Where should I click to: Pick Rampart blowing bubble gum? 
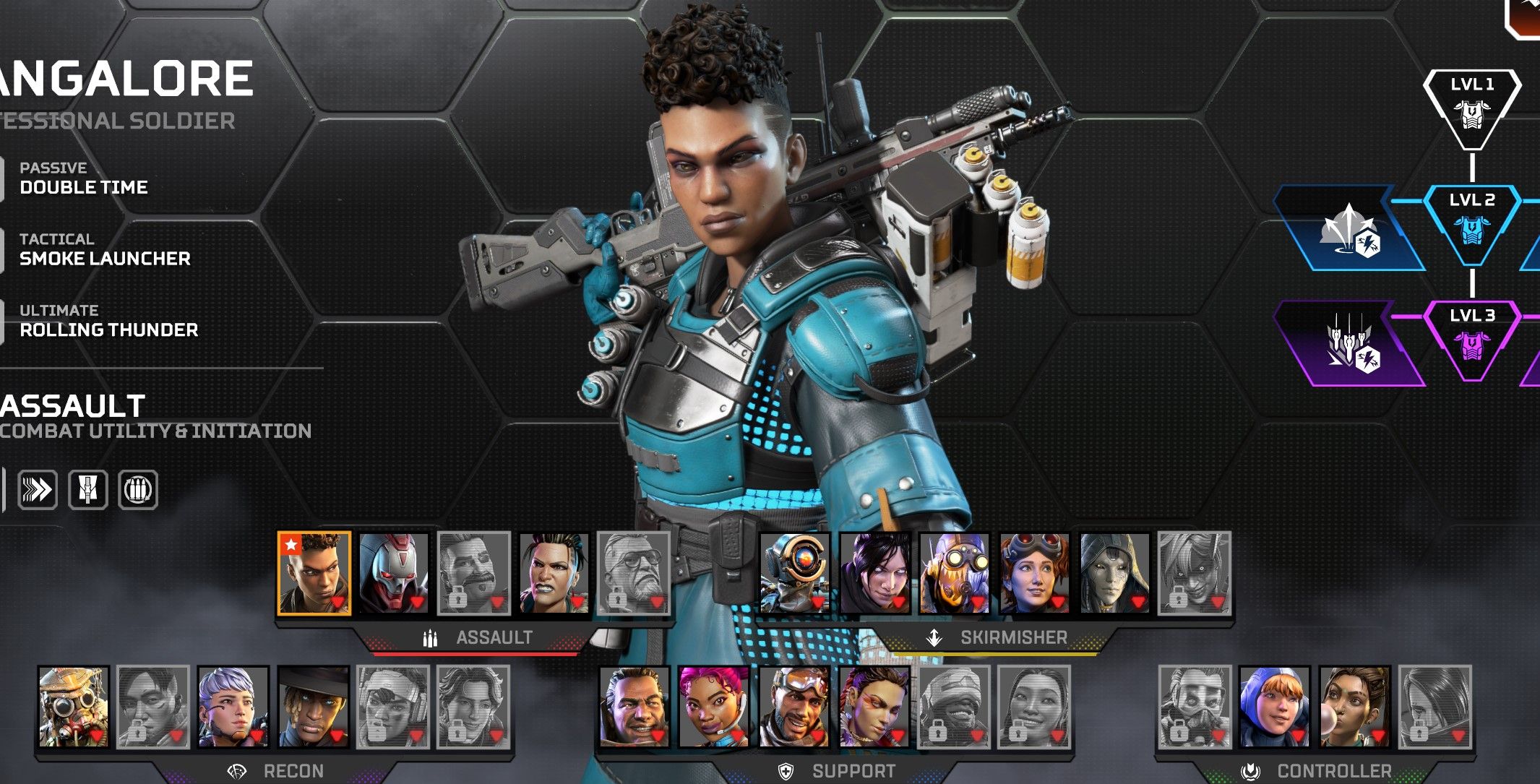(x=1354, y=706)
